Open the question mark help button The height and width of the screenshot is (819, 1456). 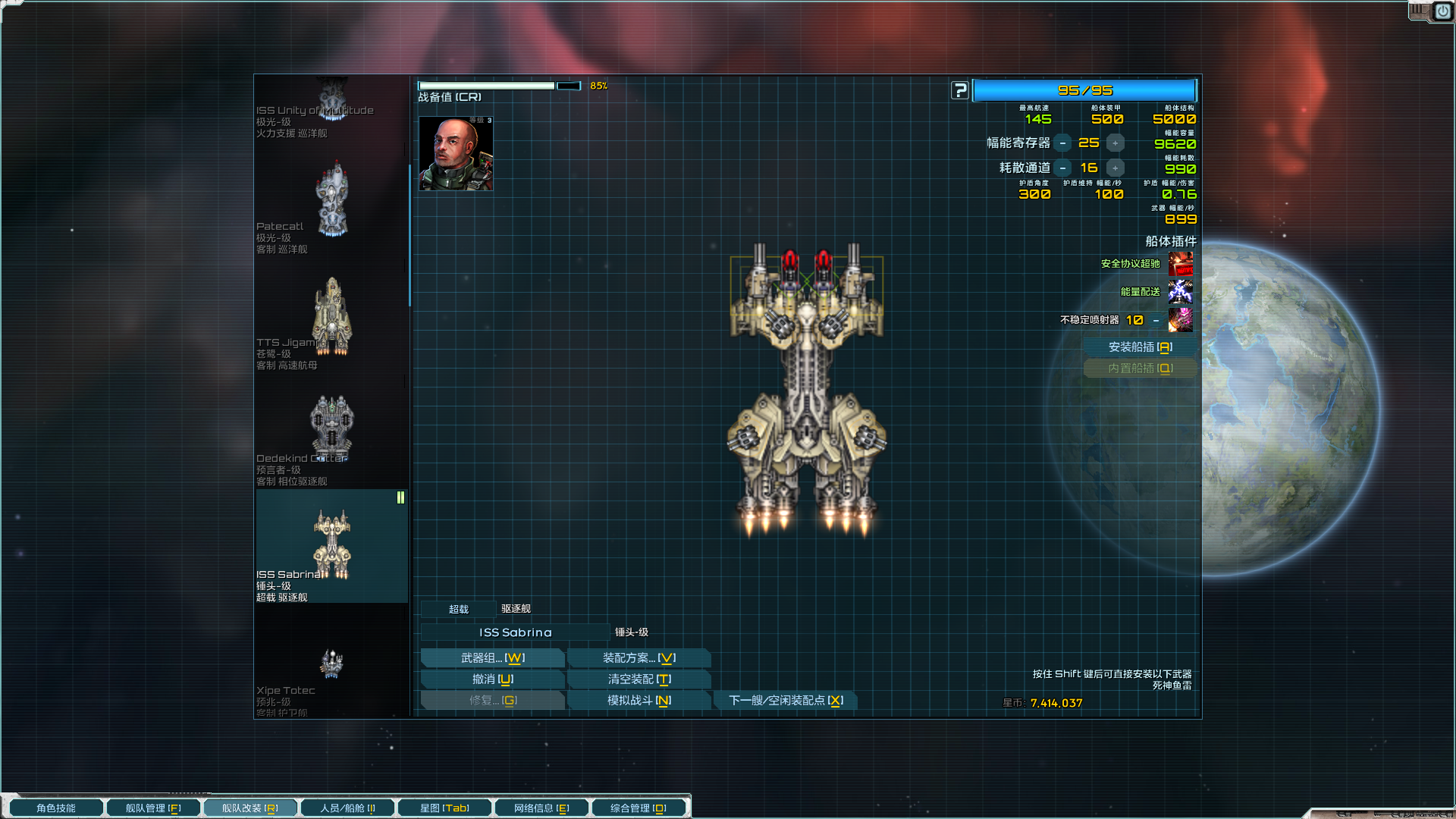(960, 91)
